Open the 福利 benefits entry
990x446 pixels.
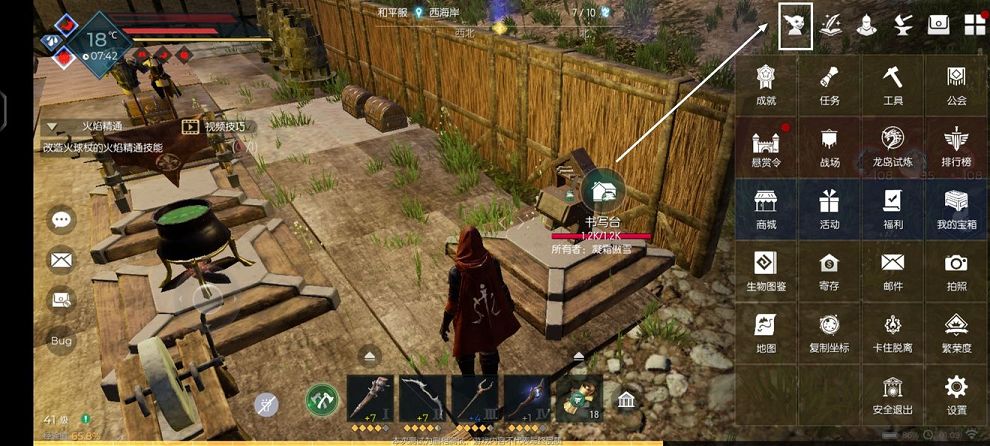pyautogui.click(x=893, y=208)
